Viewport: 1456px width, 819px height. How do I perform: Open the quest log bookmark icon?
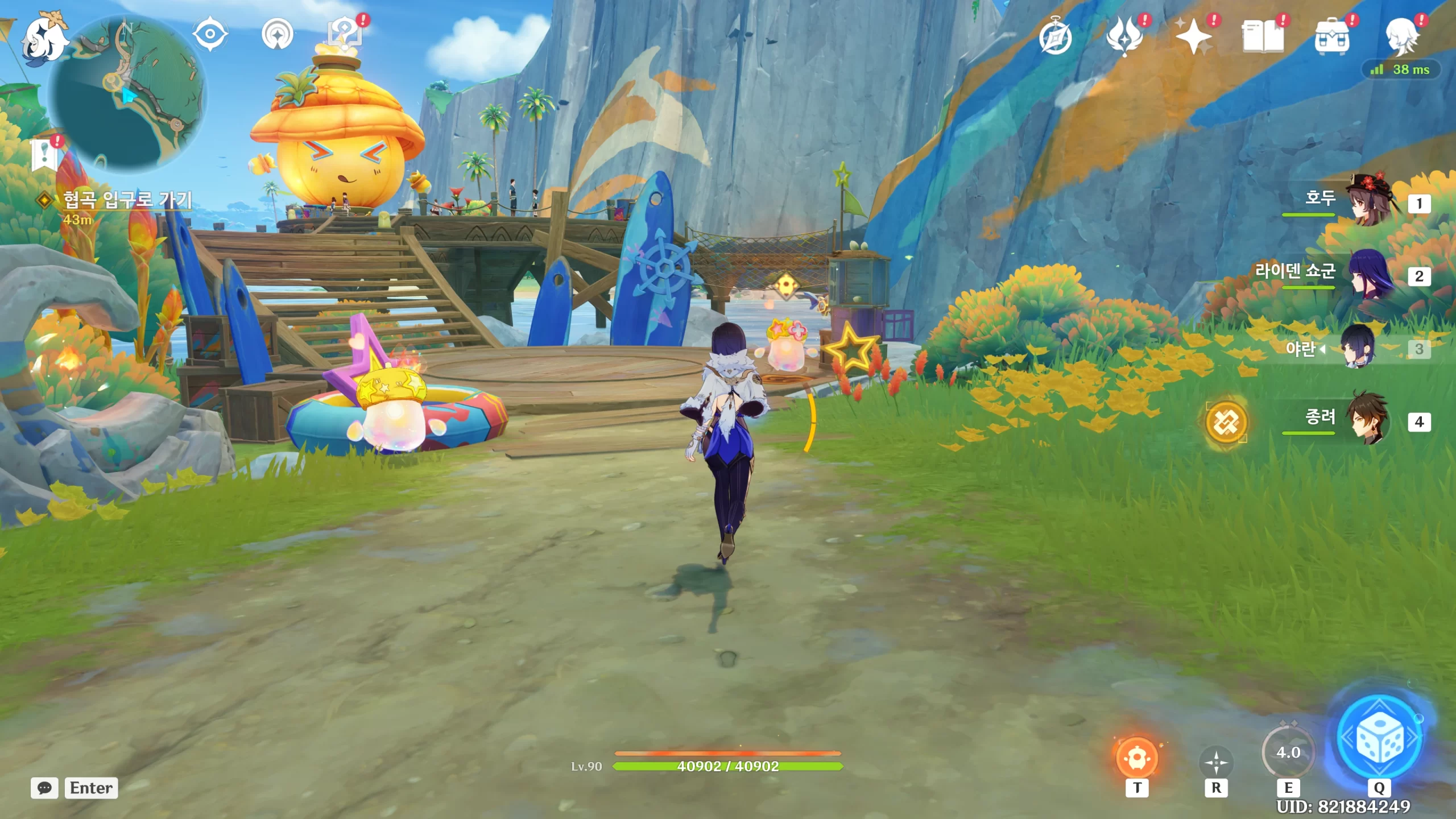44,154
